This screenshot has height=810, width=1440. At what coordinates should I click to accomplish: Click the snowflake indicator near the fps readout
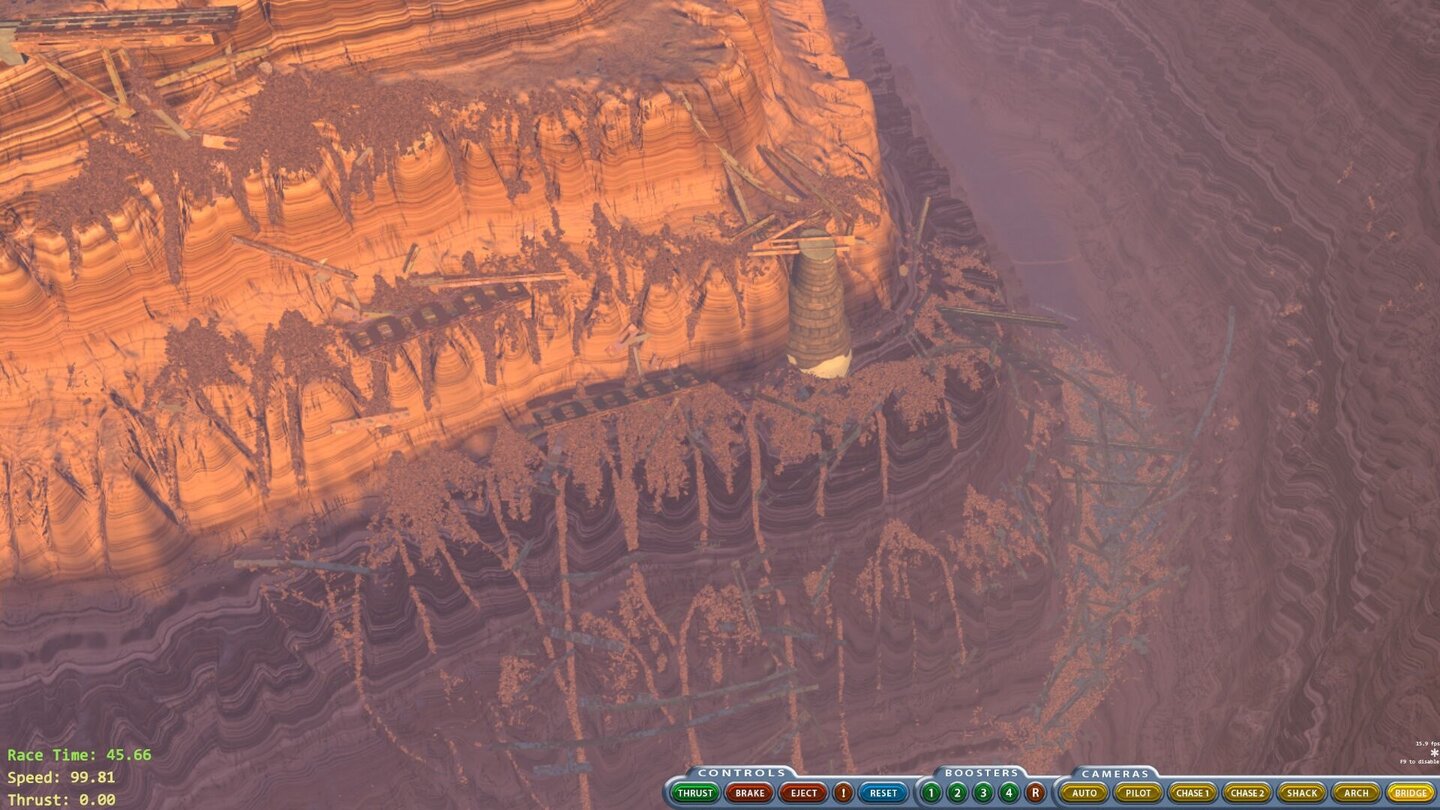[1434, 752]
